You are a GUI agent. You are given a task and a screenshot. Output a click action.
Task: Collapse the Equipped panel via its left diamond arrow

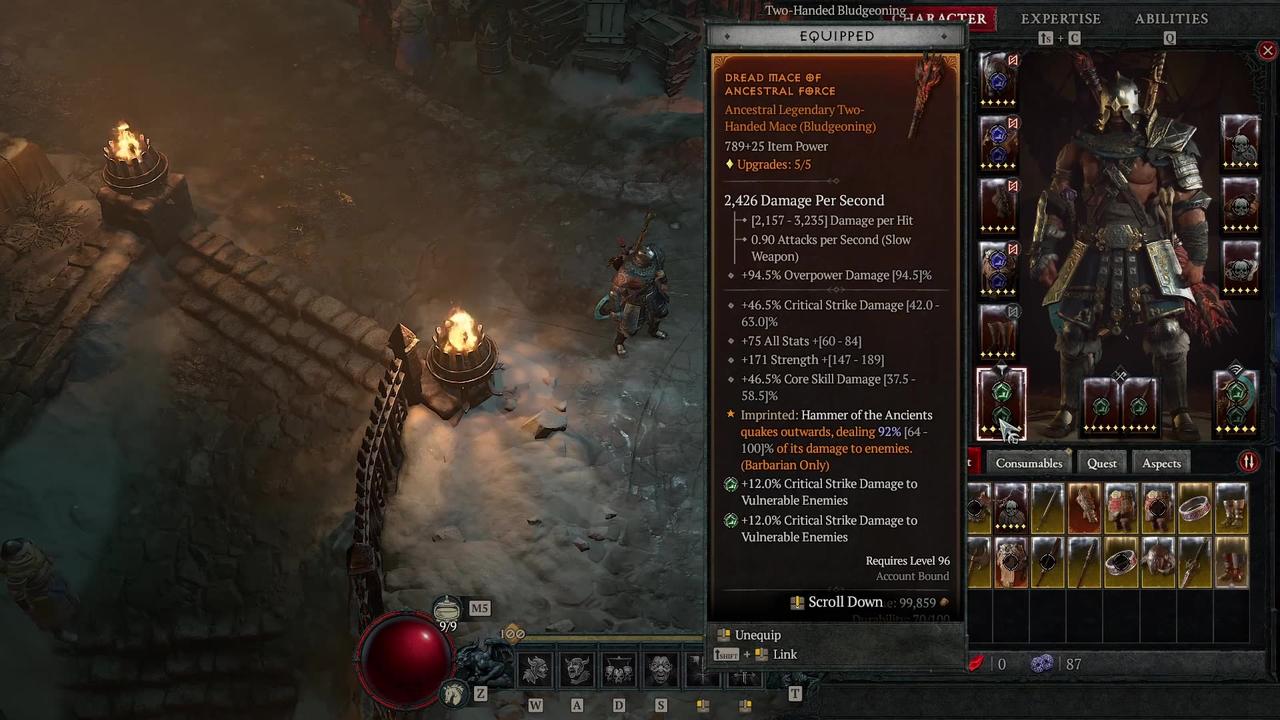727,36
